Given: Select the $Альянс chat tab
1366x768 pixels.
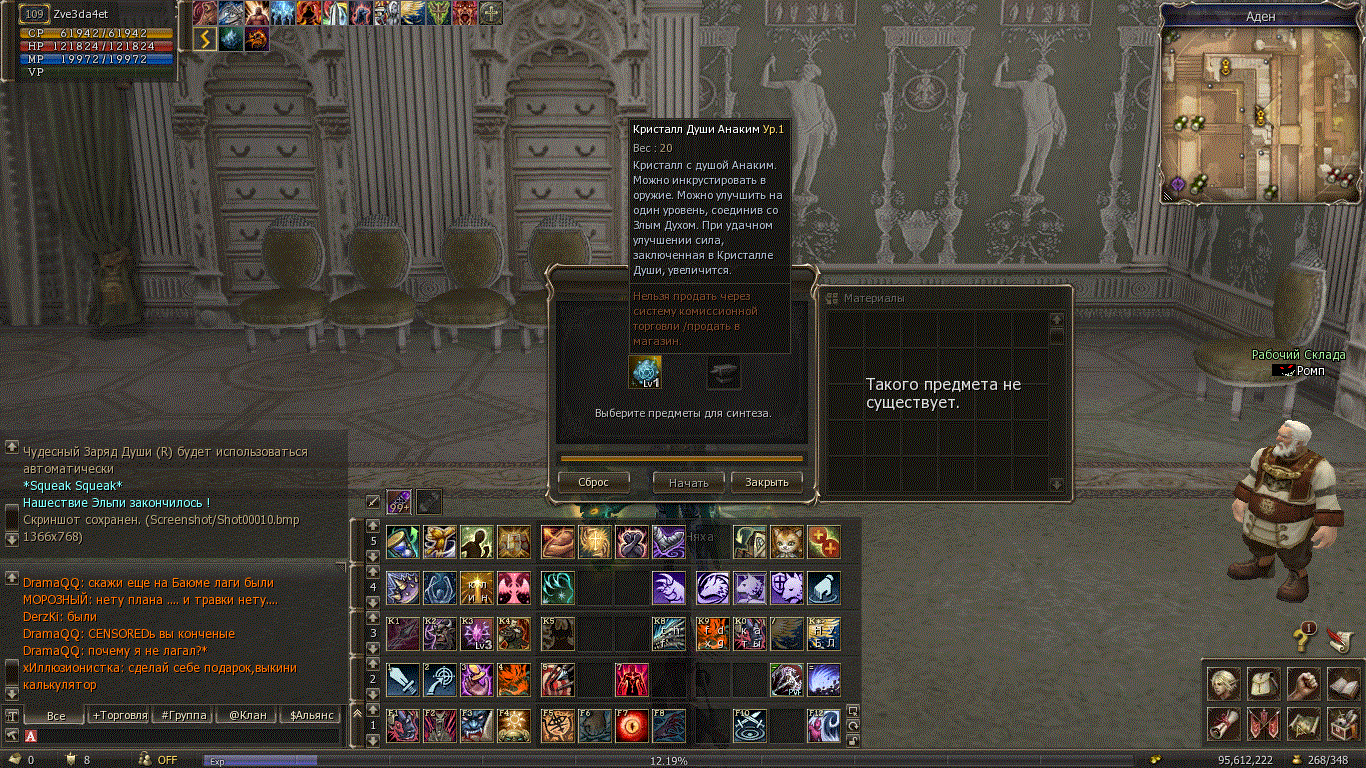Looking at the screenshot, I should [x=310, y=715].
